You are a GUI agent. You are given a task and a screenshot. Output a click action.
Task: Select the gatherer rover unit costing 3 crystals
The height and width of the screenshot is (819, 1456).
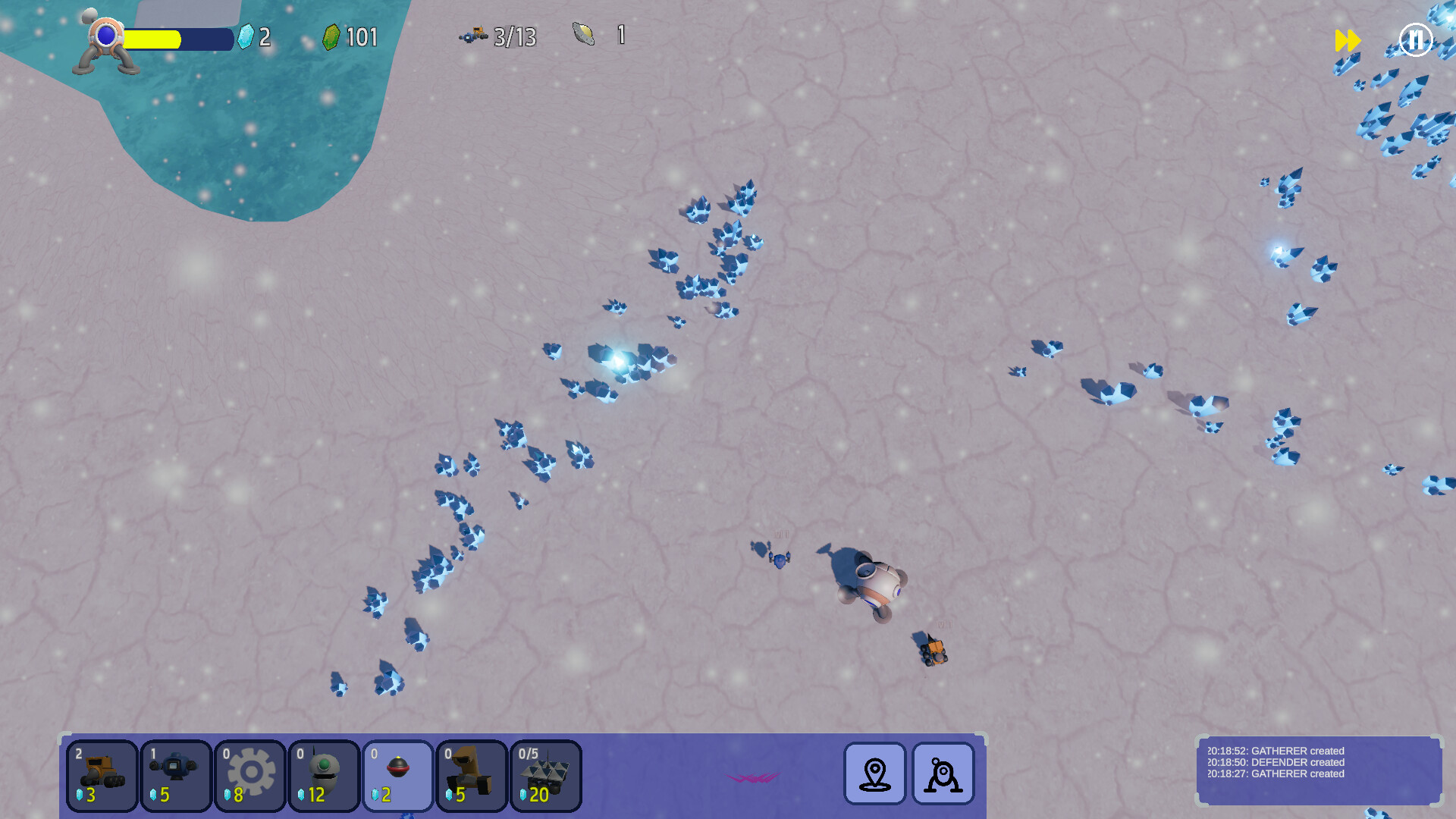coord(102,775)
